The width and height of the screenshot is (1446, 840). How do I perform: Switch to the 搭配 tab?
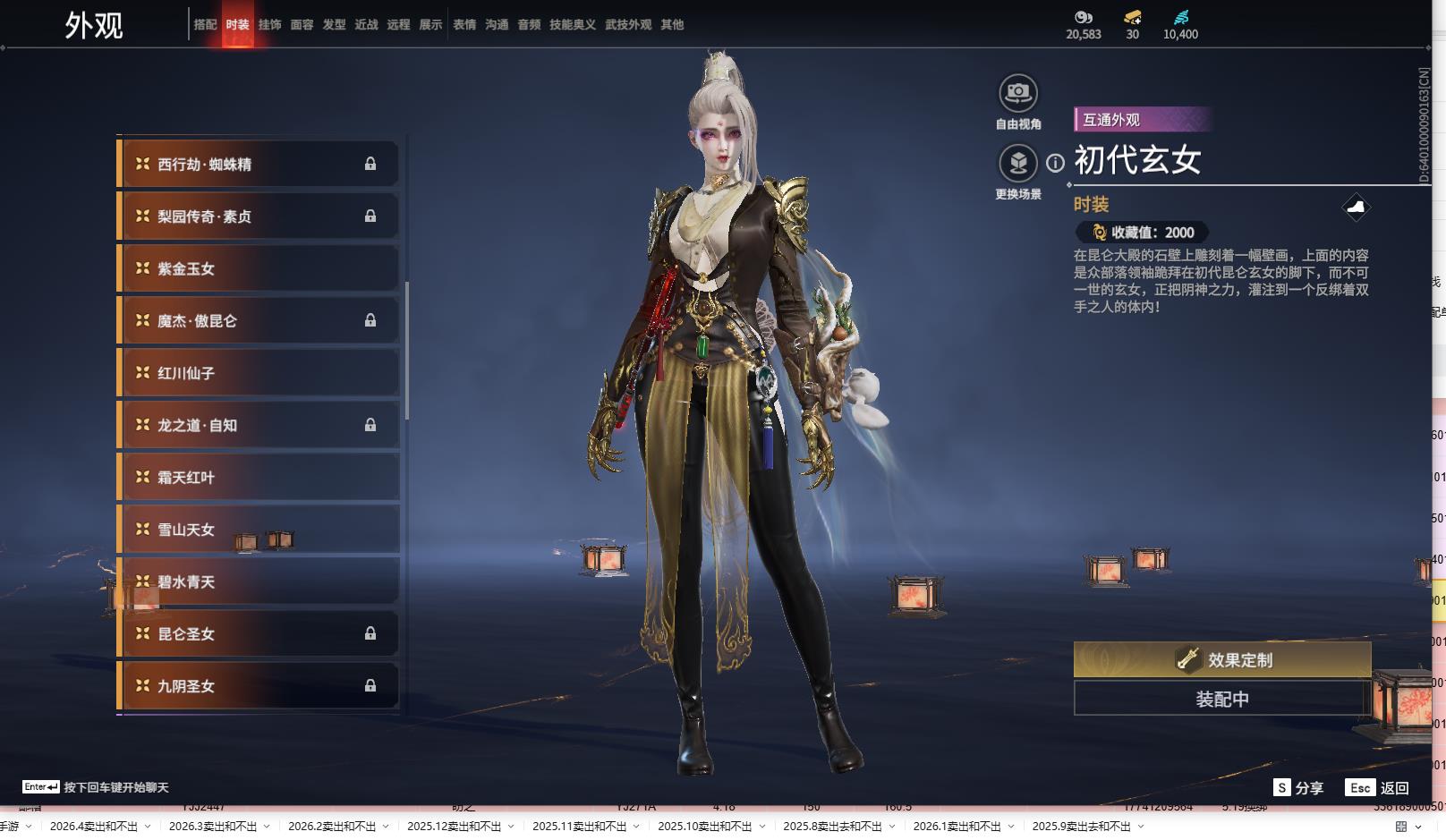[x=205, y=25]
